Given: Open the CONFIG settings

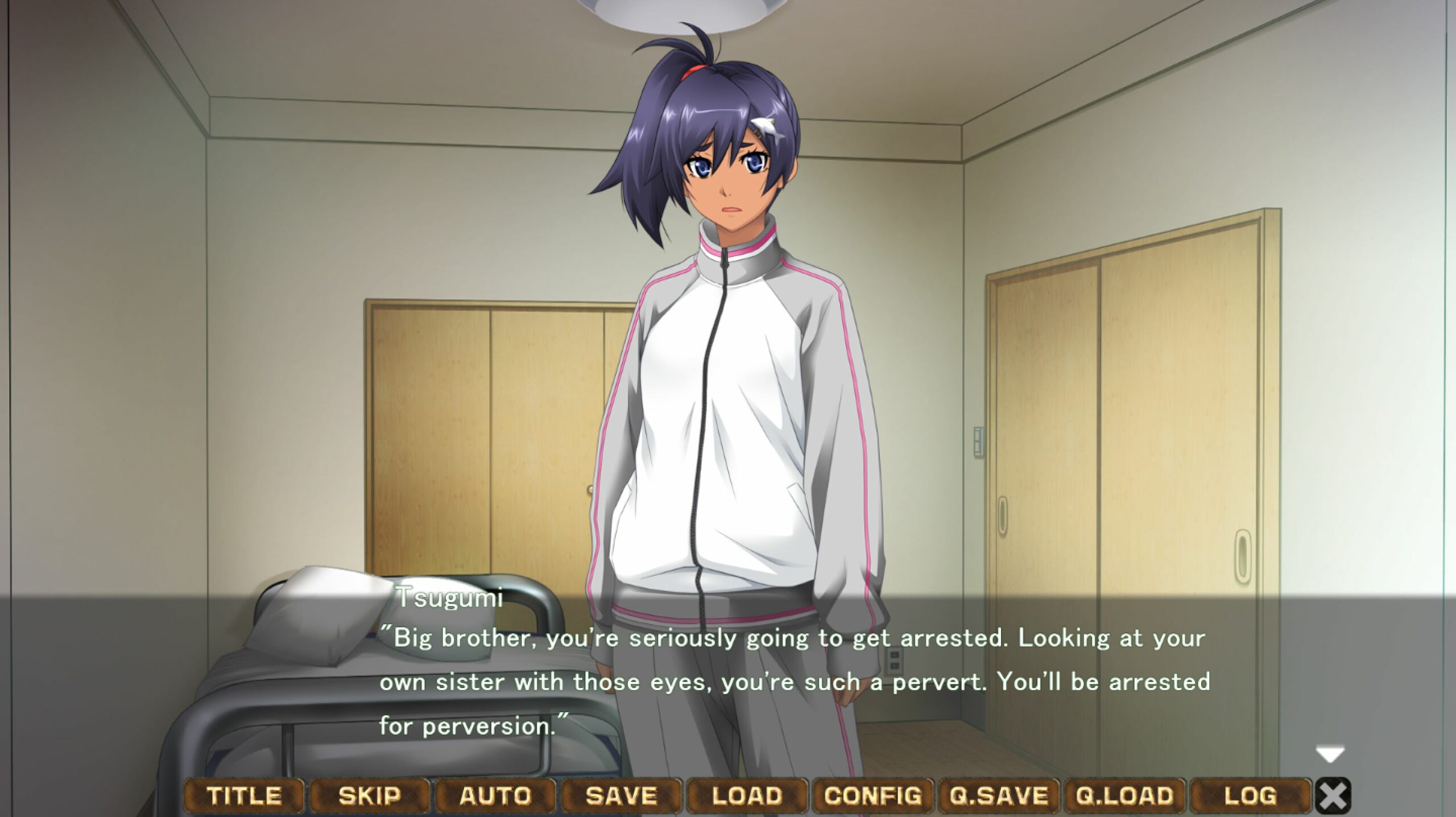Looking at the screenshot, I should click(872, 795).
